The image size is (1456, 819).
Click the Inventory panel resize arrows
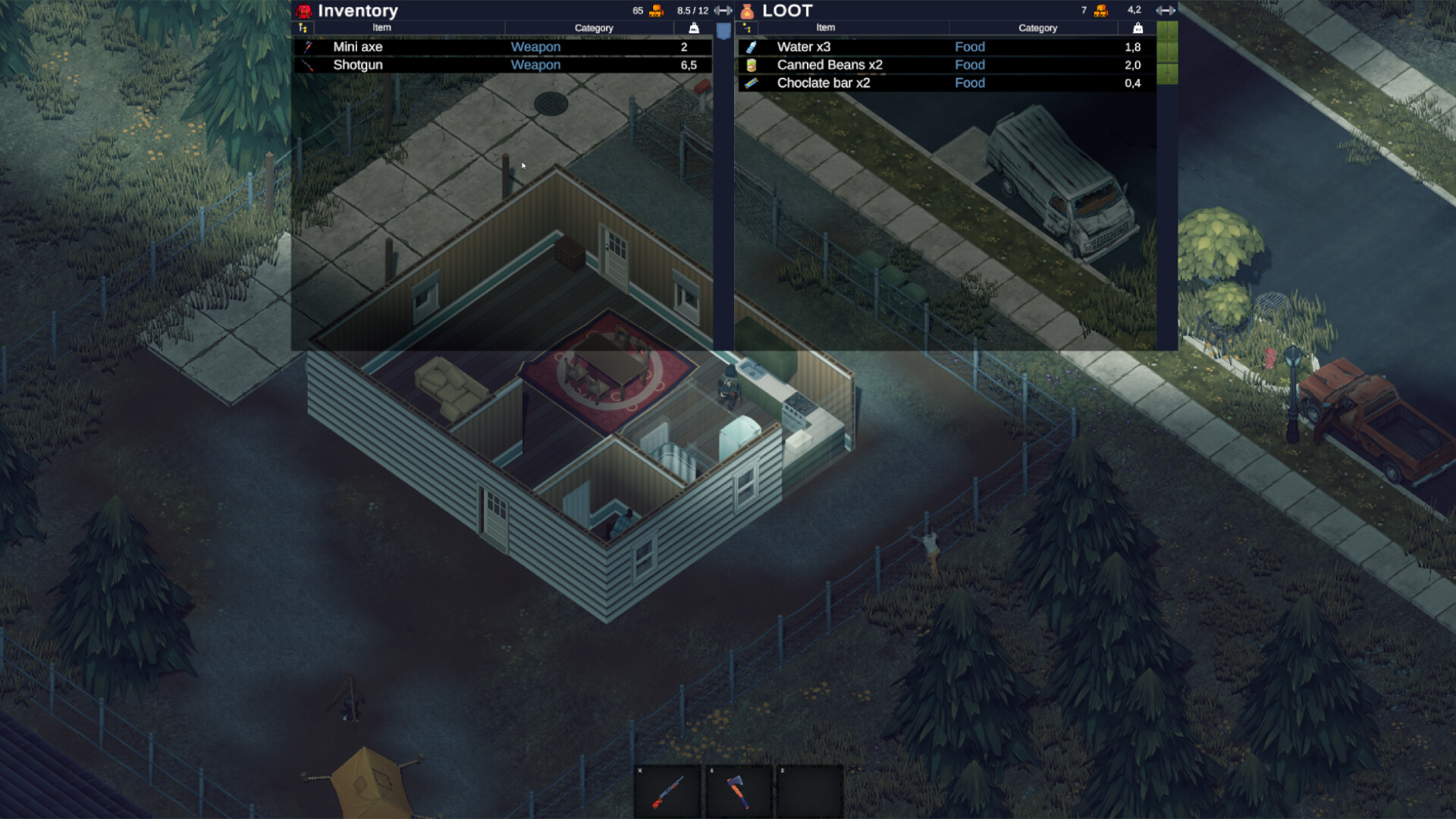[x=723, y=11]
